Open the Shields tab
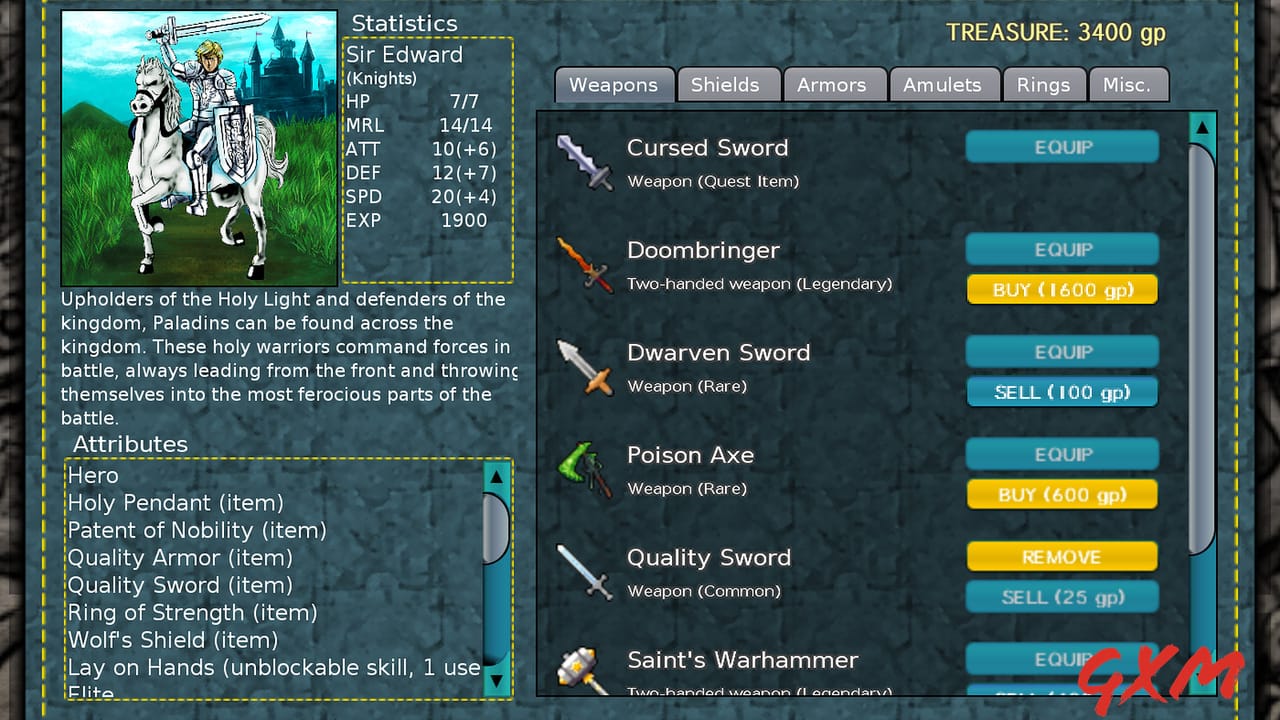Viewport: 1280px width, 720px height. (x=729, y=85)
